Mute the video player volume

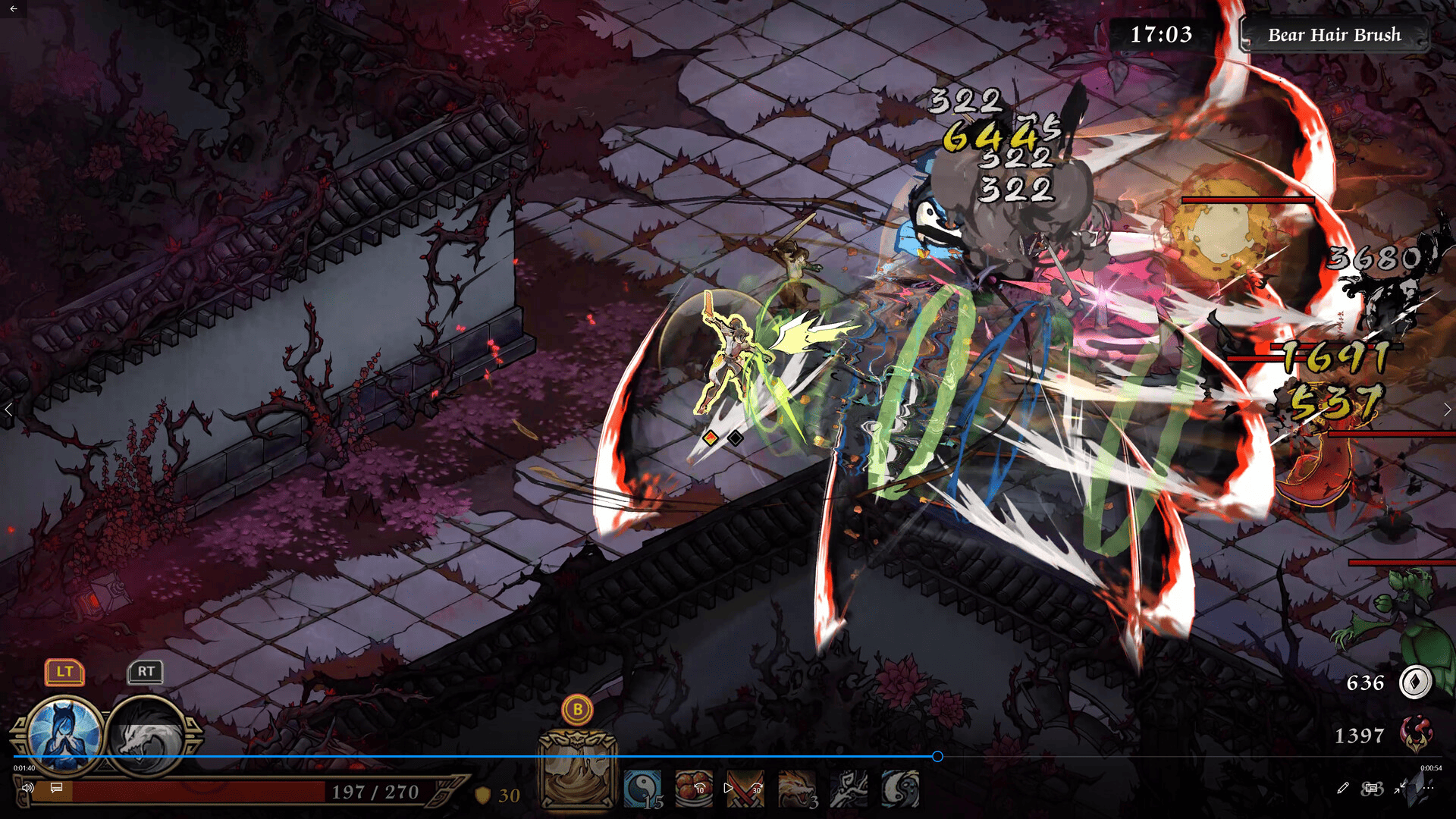click(x=28, y=788)
